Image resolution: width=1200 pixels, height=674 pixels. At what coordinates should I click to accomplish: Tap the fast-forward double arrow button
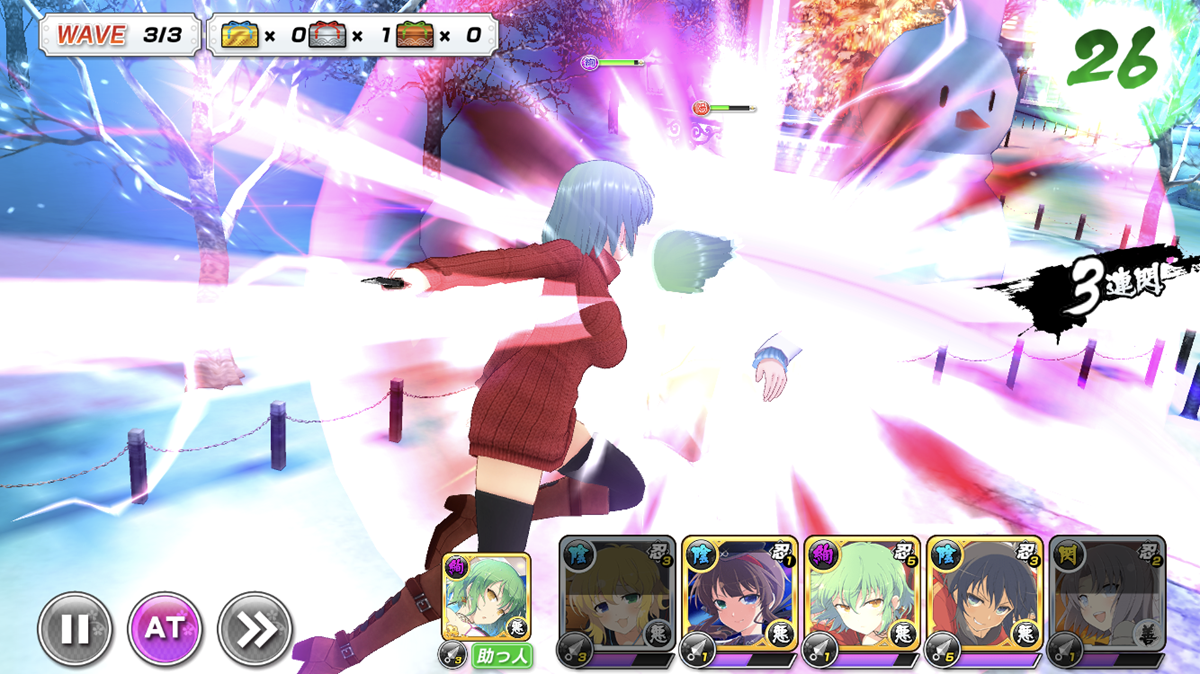pos(255,629)
